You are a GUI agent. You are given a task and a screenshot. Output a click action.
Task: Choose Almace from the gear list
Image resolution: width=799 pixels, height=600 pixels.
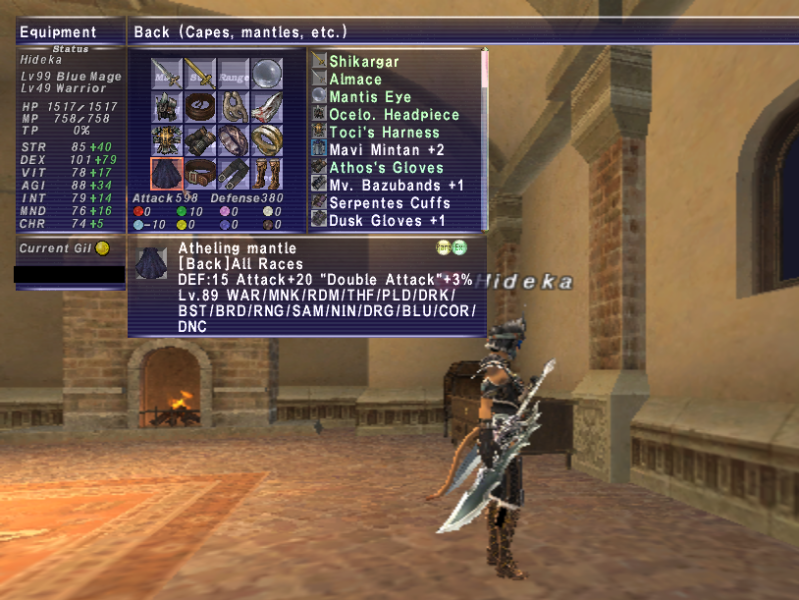pos(355,80)
